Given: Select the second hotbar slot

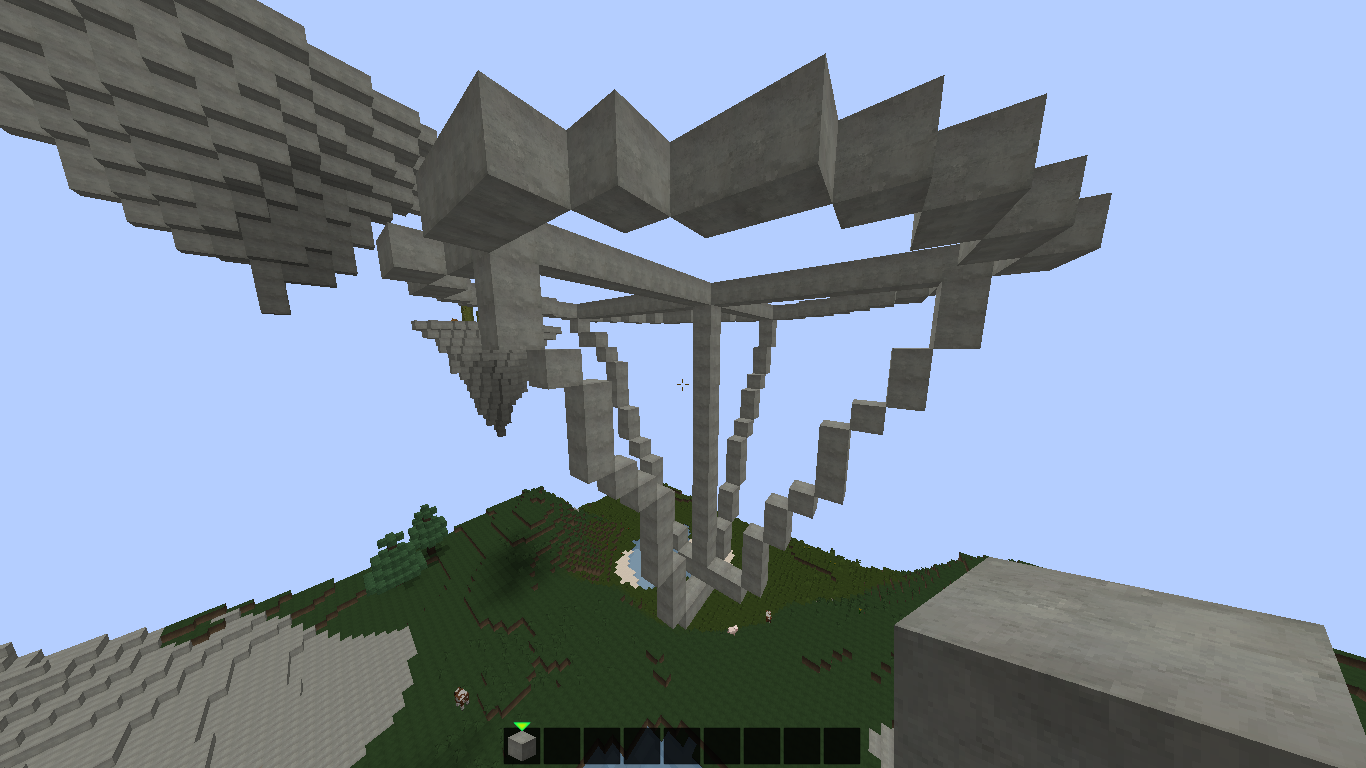Looking at the screenshot, I should click(x=561, y=743).
